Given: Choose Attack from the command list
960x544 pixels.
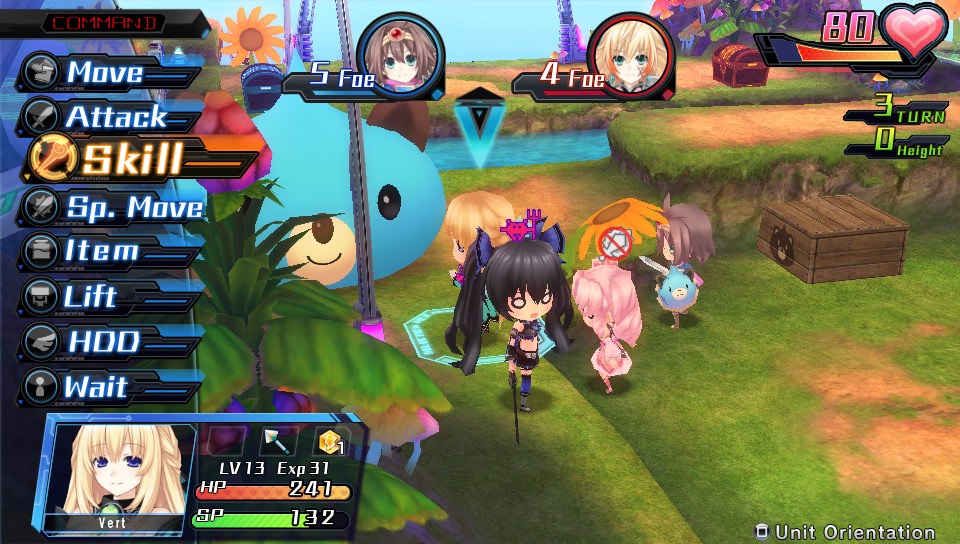Looking at the screenshot, I should click(x=115, y=117).
